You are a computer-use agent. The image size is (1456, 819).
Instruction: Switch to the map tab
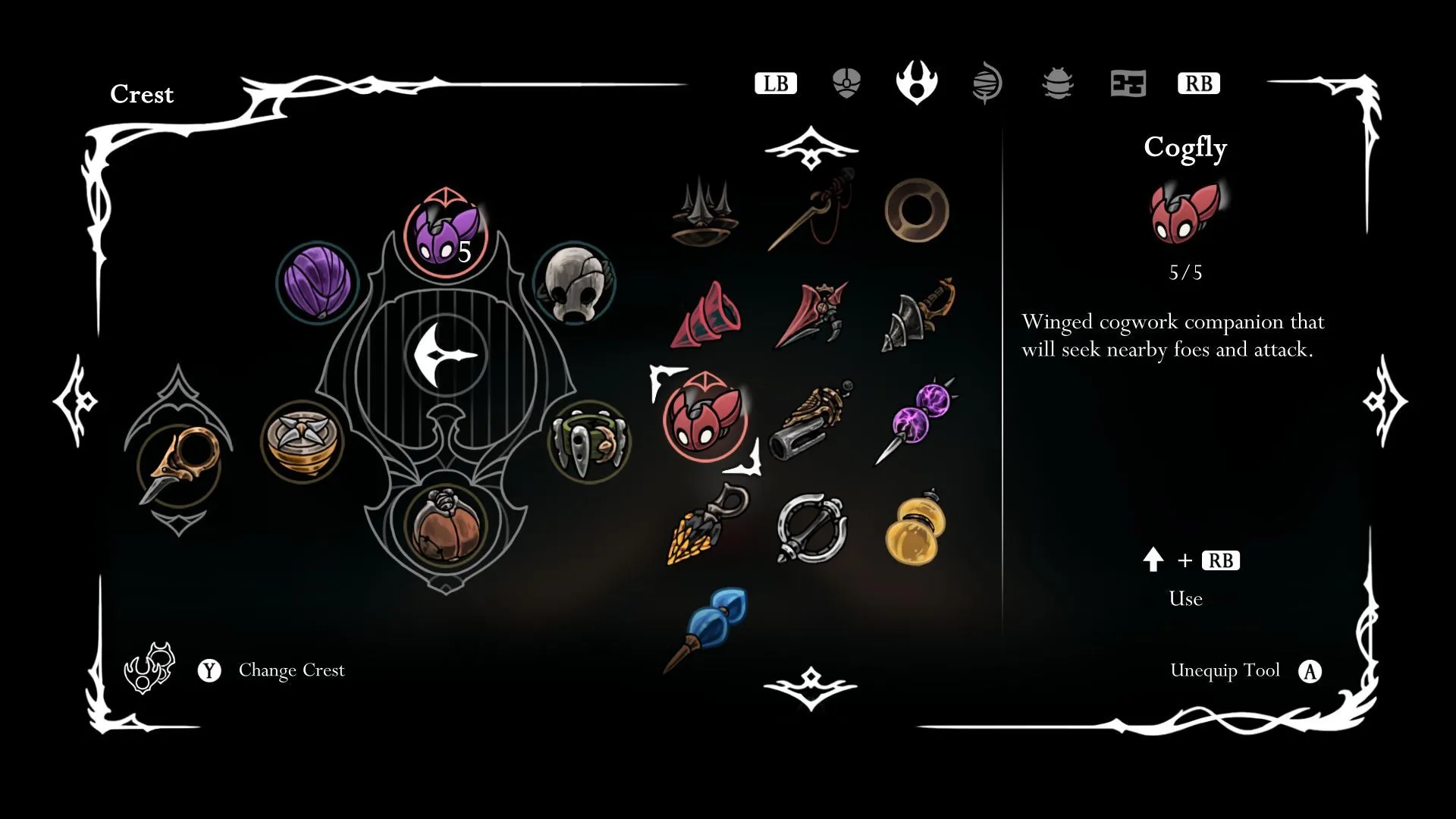click(x=1128, y=83)
